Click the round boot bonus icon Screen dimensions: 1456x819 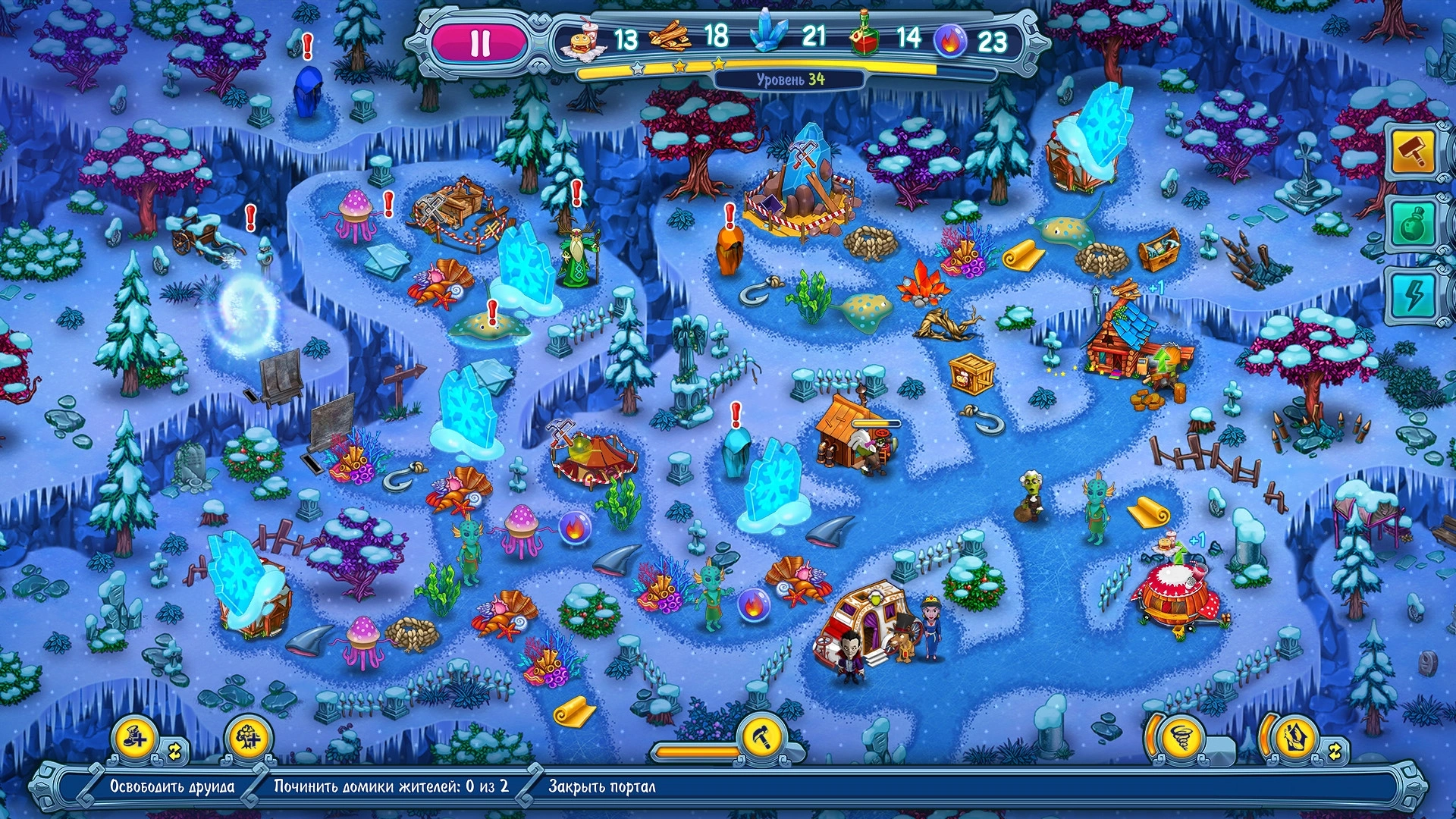(x=135, y=737)
